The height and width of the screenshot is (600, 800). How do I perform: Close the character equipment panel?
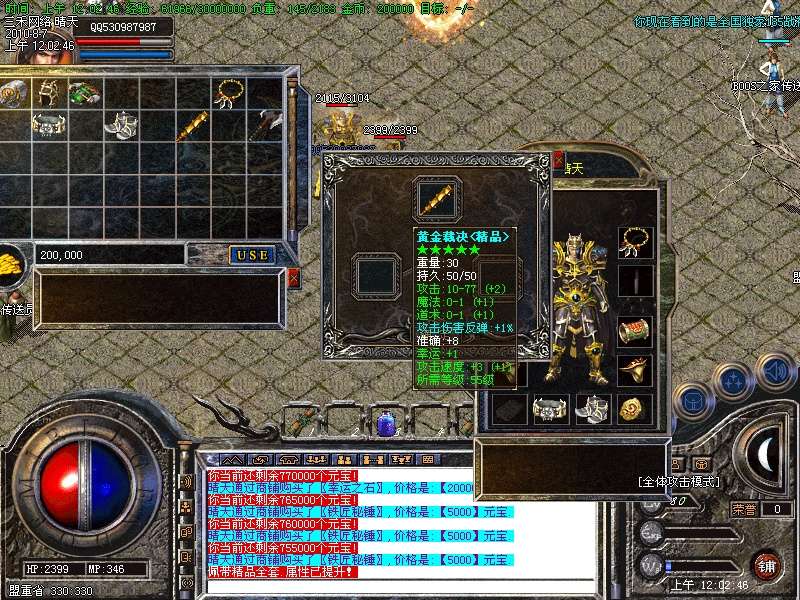tap(558, 158)
